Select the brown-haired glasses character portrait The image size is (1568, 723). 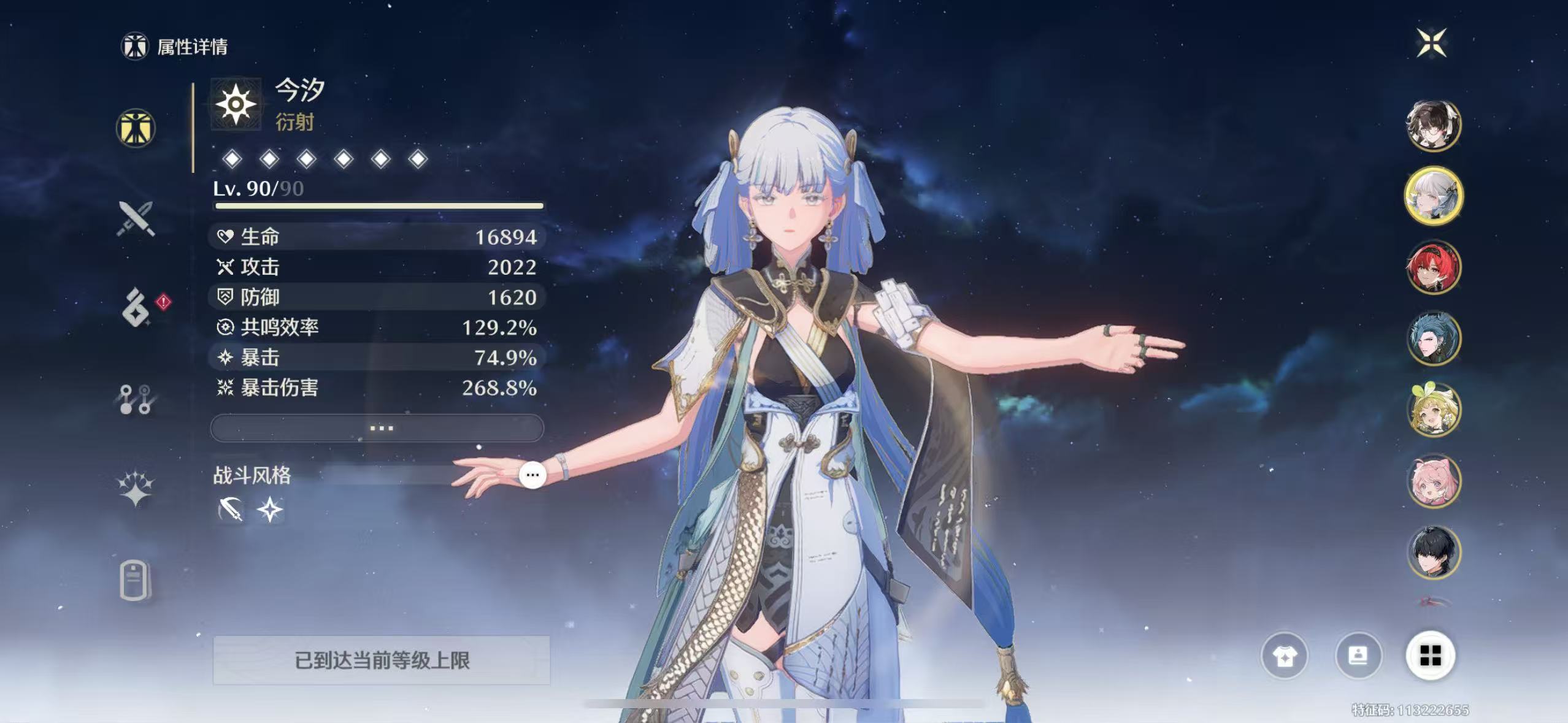(1433, 125)
